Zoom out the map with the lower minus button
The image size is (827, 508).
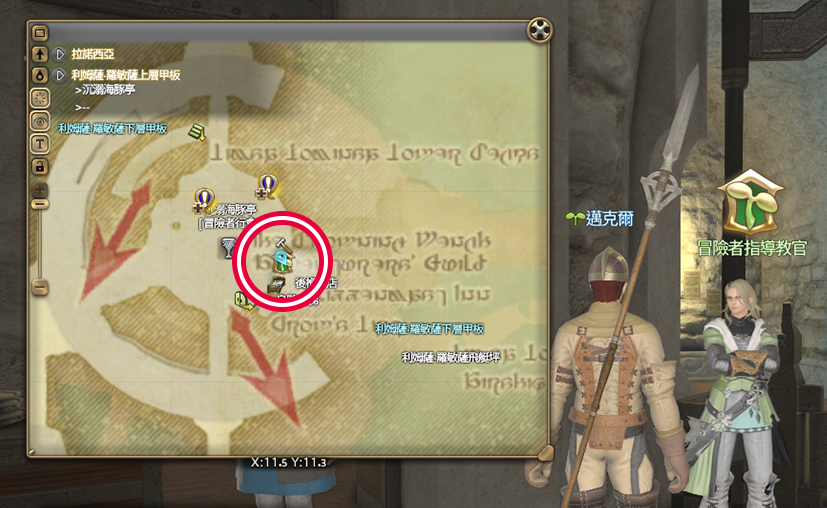click(x=40, y=286)
